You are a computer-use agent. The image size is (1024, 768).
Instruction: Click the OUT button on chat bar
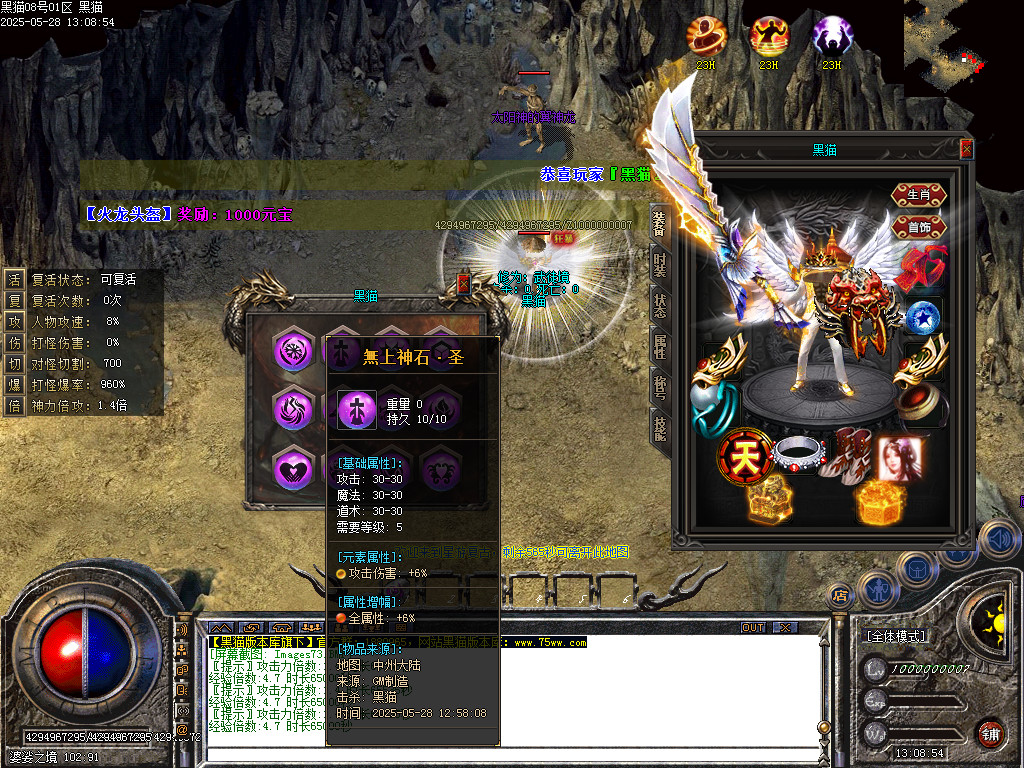(752, 627)
